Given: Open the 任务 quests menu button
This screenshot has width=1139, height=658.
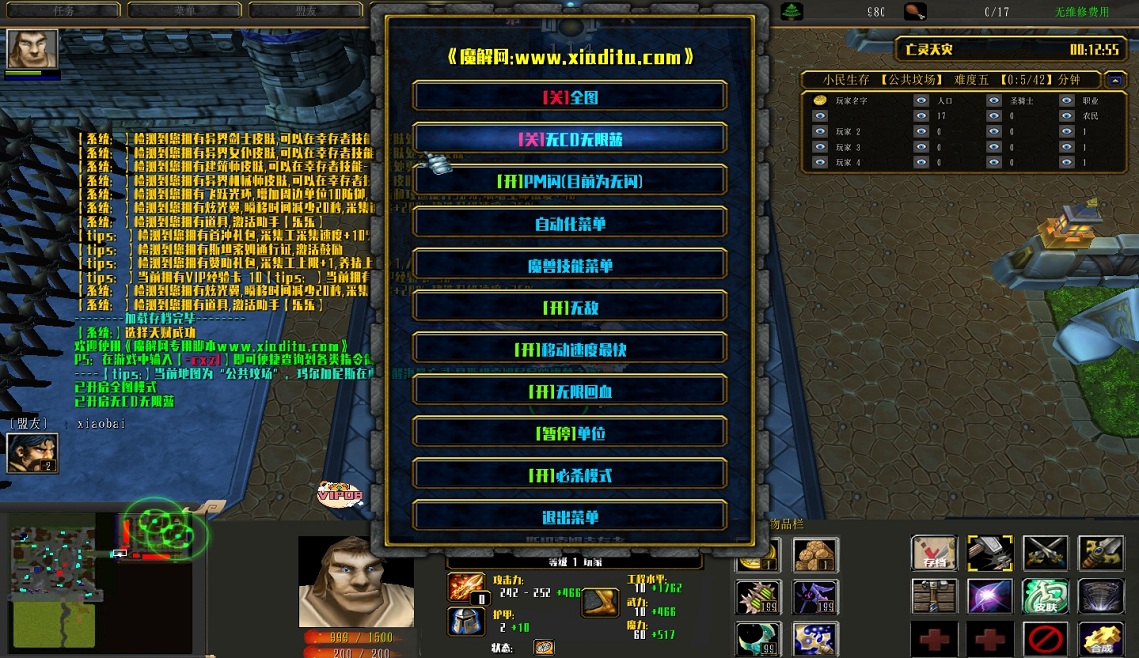Looking at the screenshot, I should click(62, 10).
